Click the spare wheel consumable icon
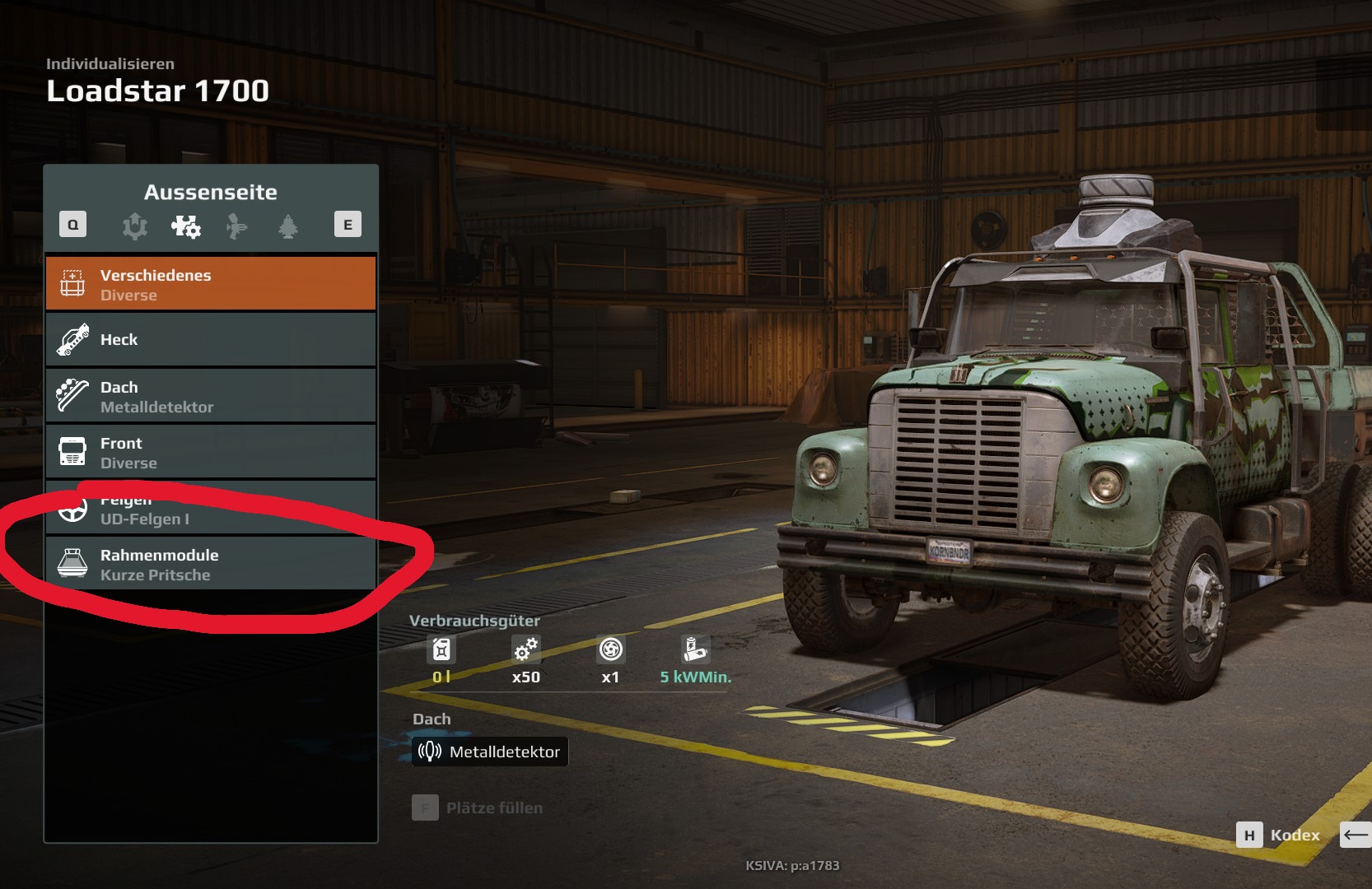The height and width of the screenshot is (889, 1372). pyautogui.click(x=610, y=650)
